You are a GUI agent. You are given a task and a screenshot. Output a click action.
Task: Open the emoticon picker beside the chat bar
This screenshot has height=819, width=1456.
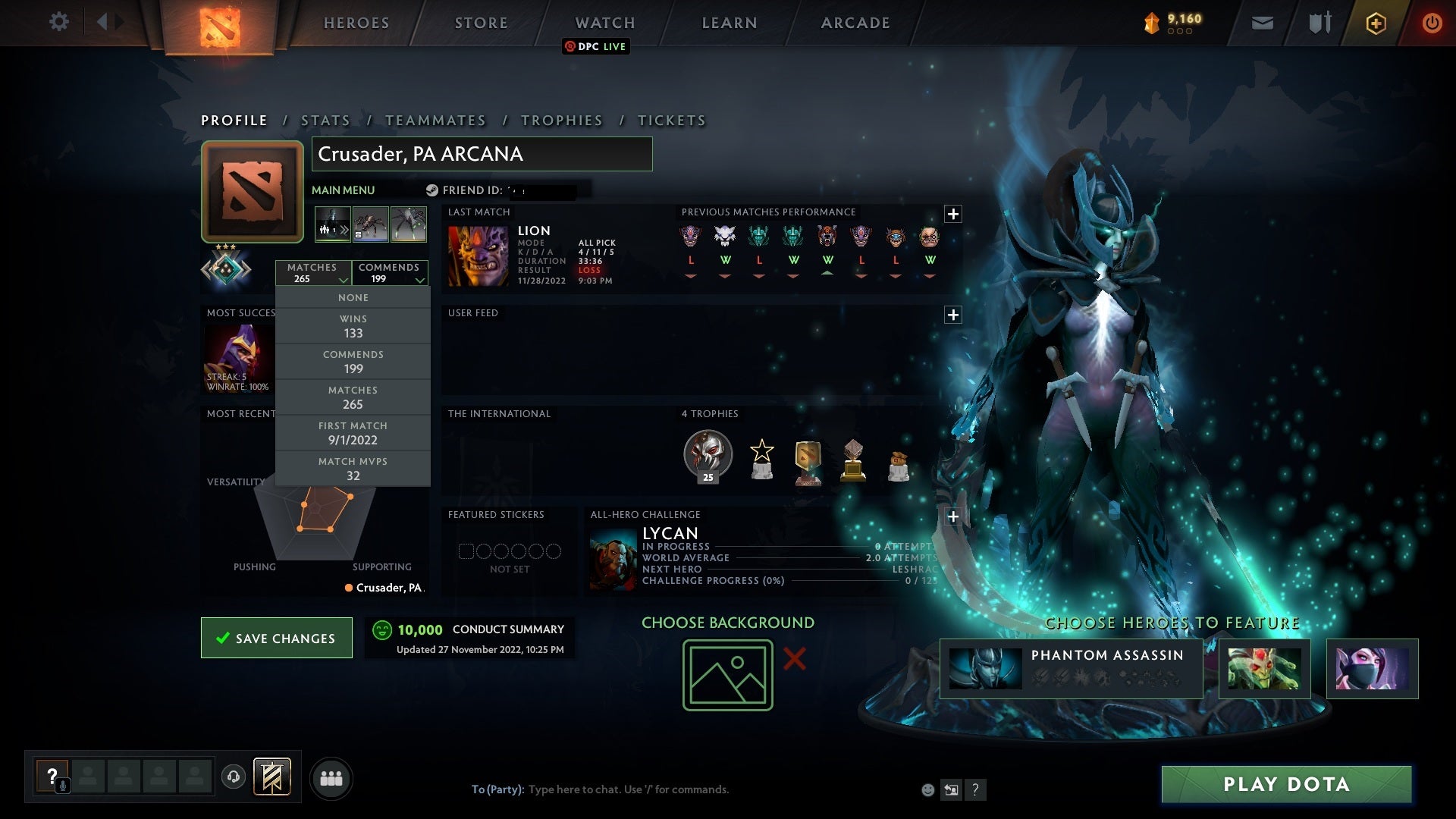[927, 789]
